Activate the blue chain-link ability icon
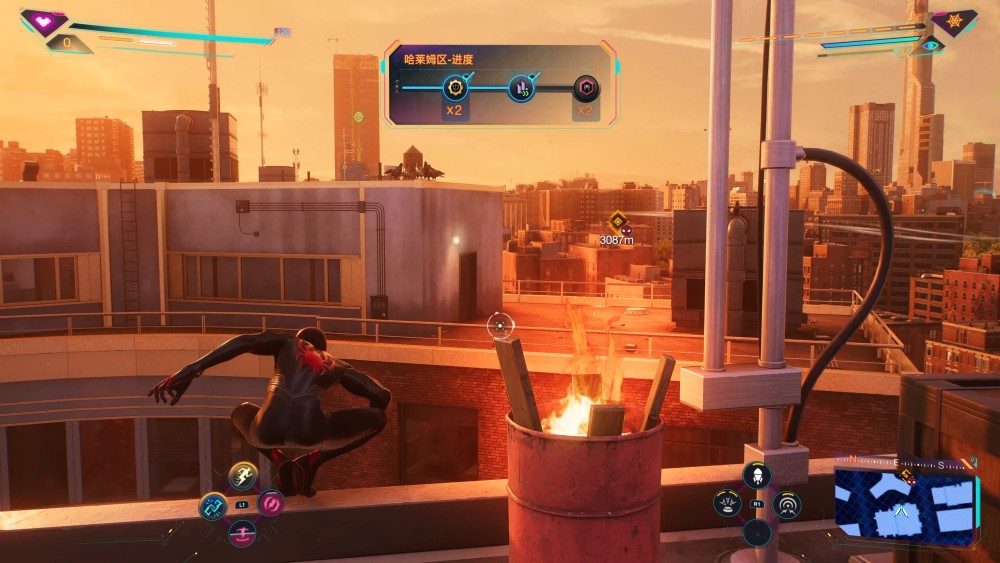 click(212, 507)
